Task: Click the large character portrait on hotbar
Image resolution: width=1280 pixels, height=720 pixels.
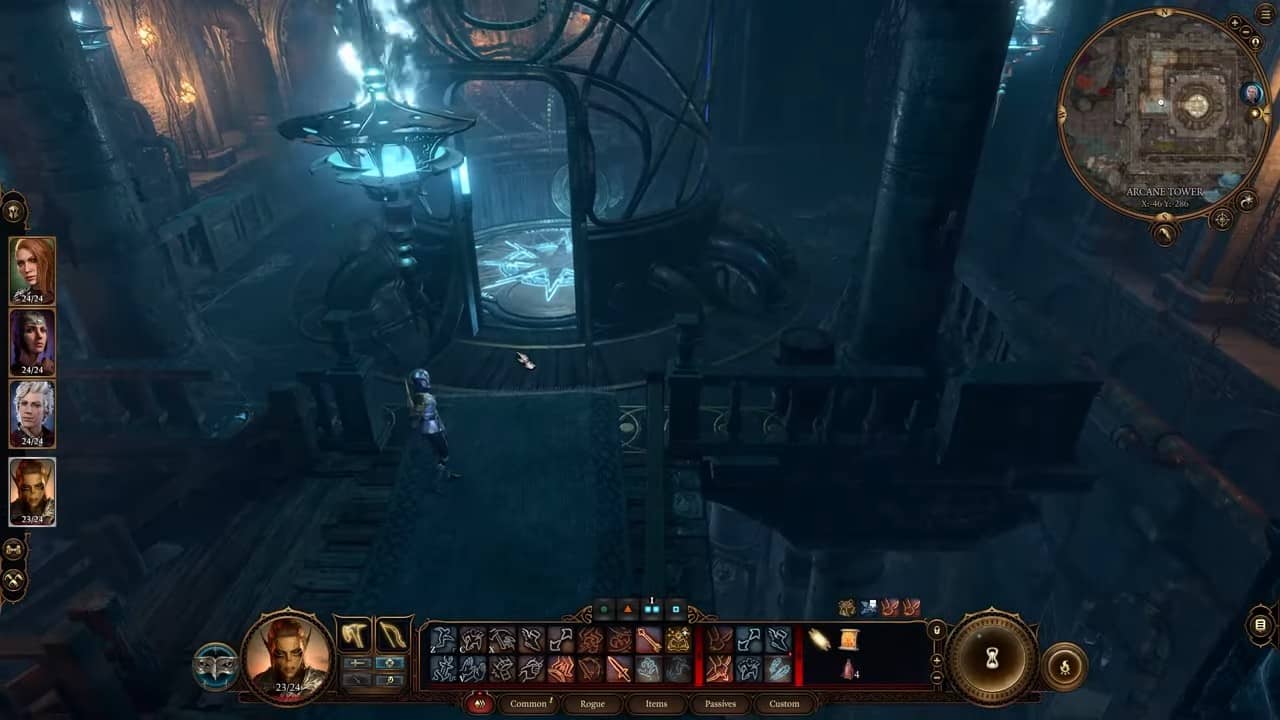Action: (287, 656)
